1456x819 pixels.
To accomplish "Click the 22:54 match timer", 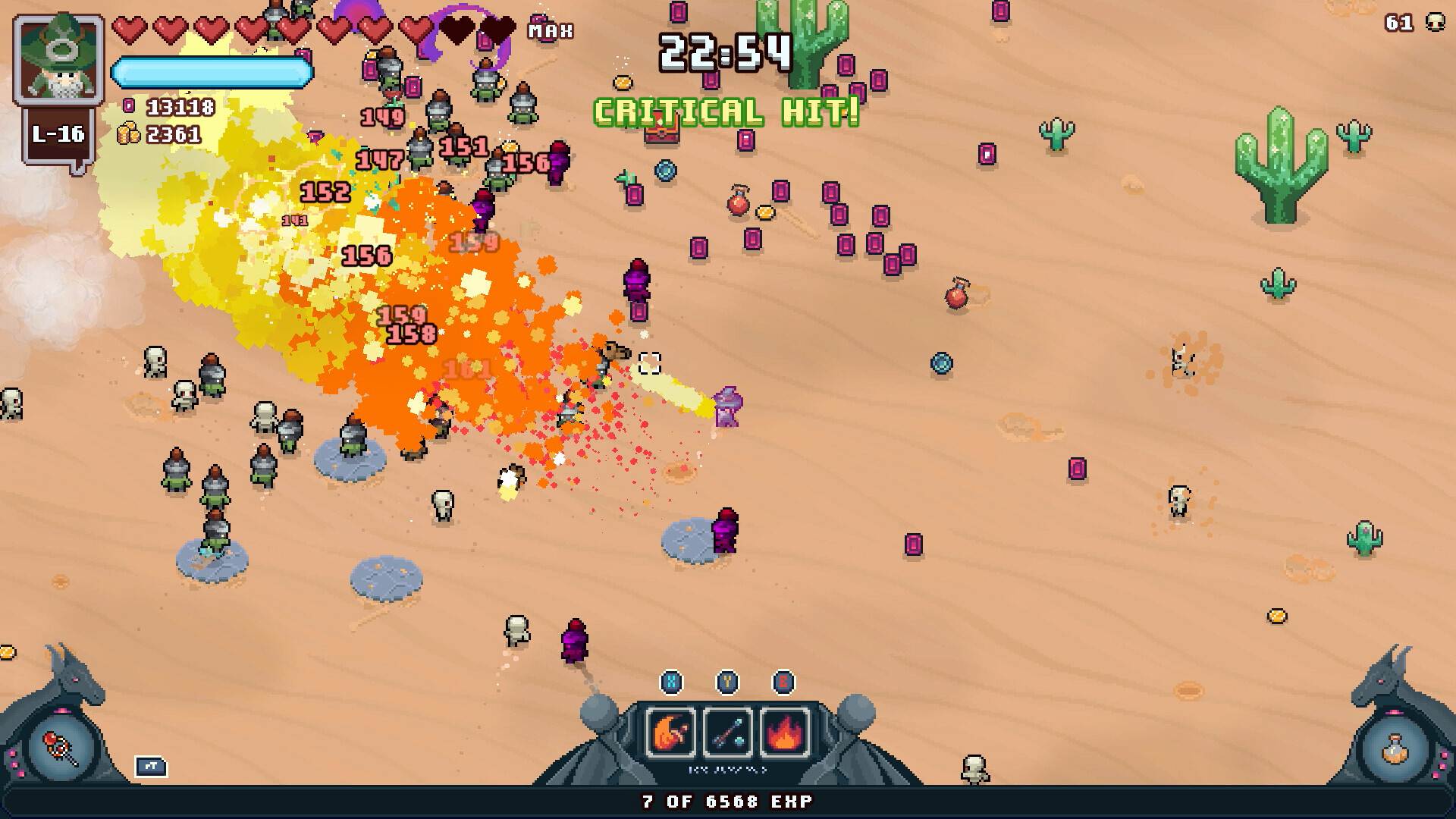I will (725, 52).
